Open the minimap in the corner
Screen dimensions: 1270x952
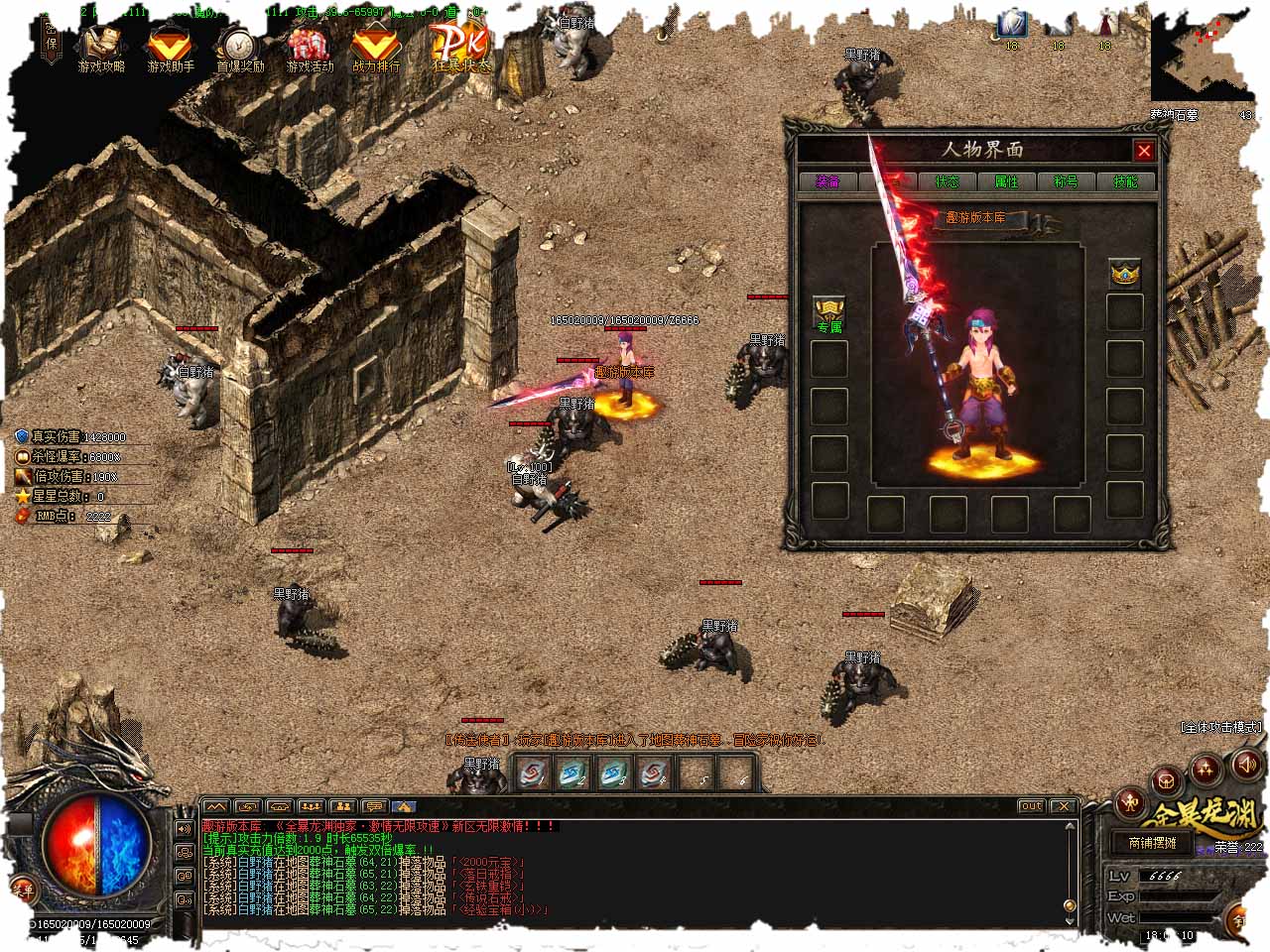tap(1201, 58)
